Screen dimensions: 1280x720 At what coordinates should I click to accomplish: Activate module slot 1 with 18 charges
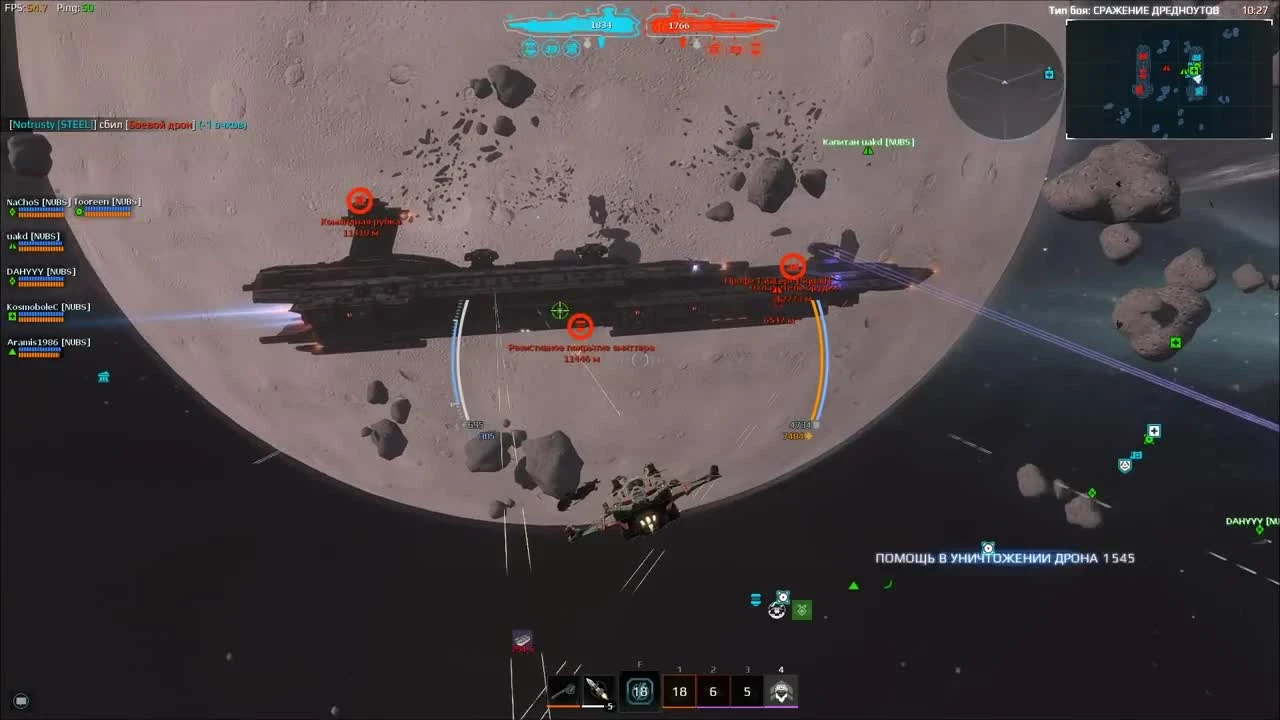pyautogui.click(x=679, y=691)
